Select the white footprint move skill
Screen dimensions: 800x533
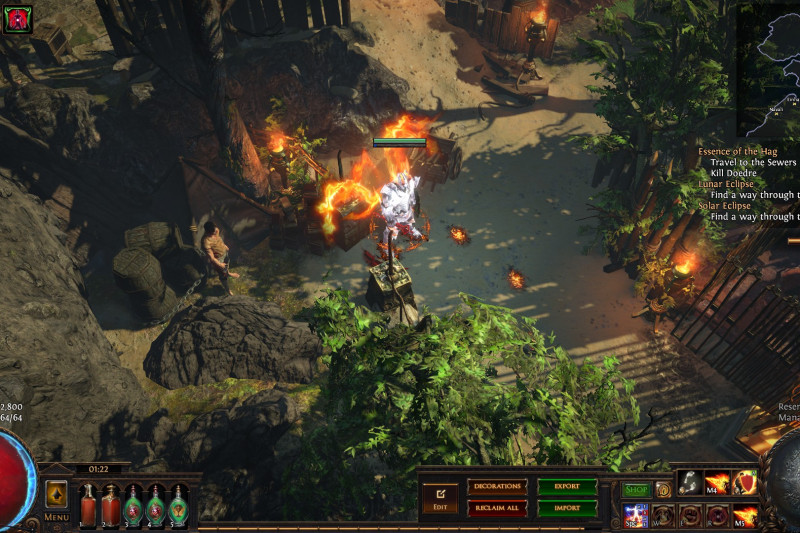[690, 483]
